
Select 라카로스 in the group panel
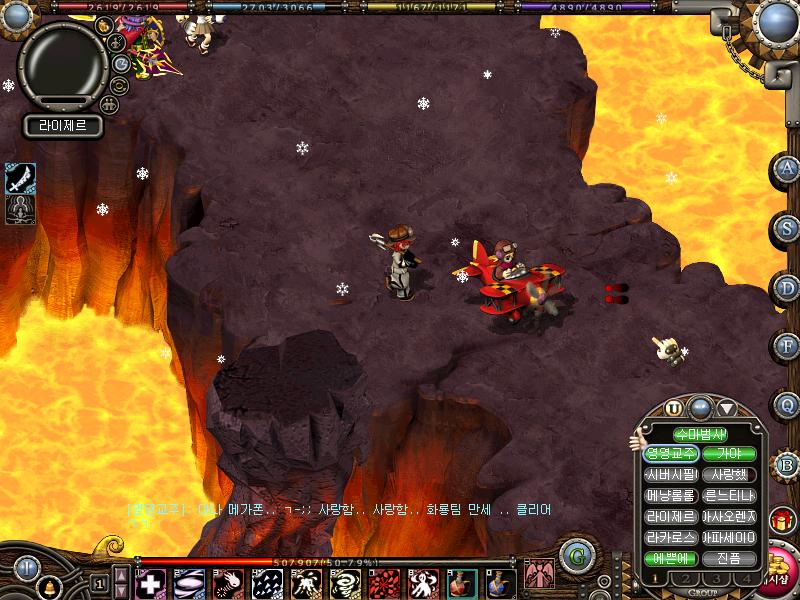671,538
